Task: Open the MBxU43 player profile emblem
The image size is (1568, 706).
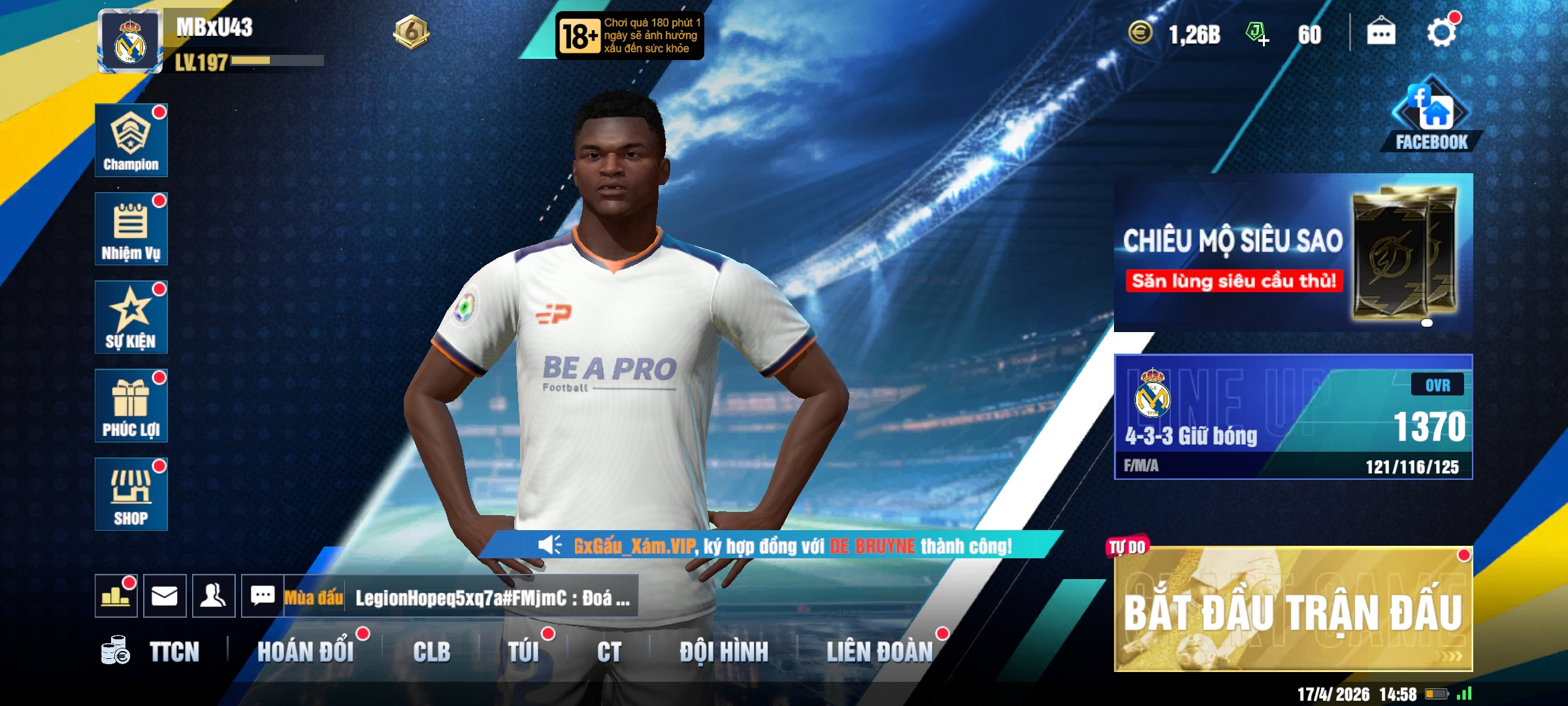Action: coord(130,42)
